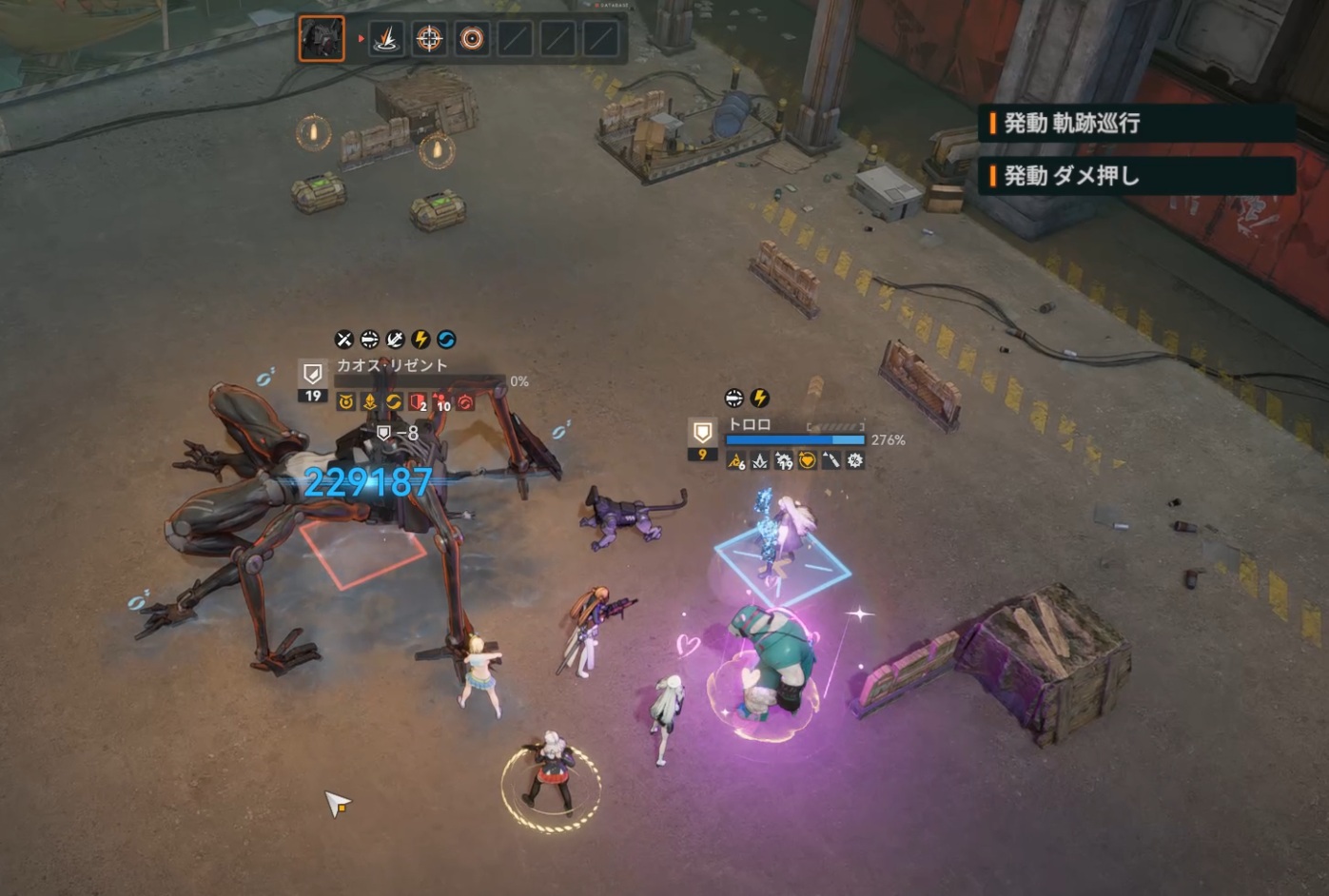Screen dimensions: 1329x896
Task: Choose the concentric rings skill icon
Action: pyautogui.click(x=472, y=39)
